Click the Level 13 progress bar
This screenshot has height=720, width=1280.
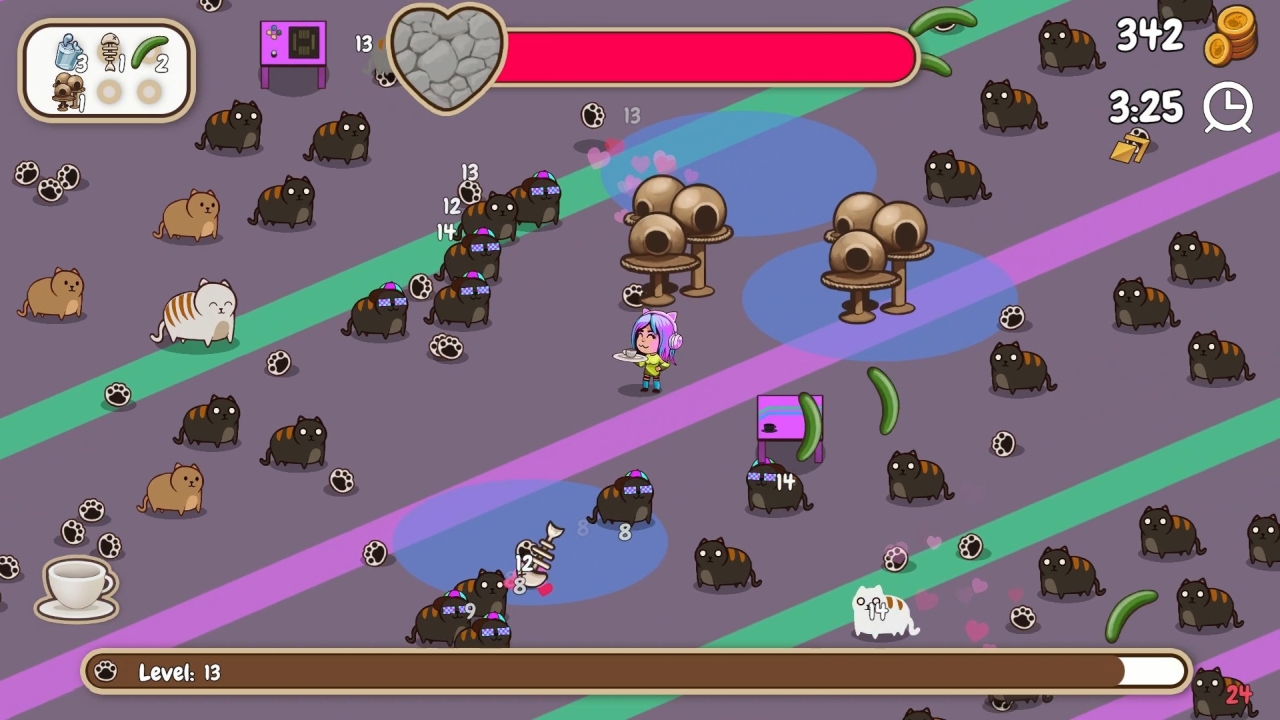(x=640, y=671)
